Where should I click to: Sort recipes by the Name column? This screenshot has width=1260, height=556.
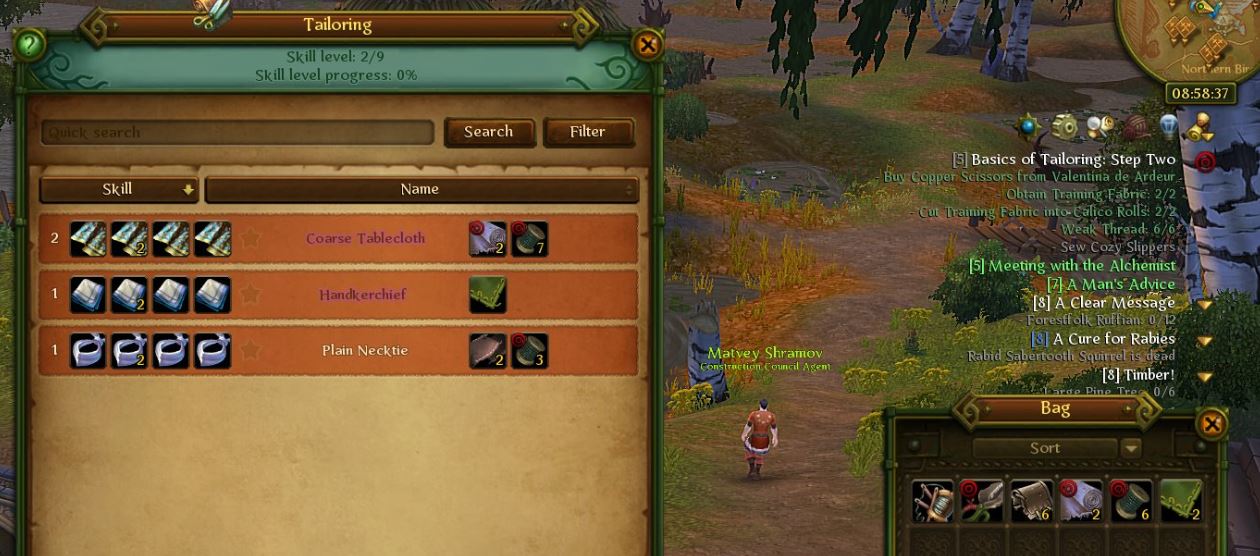tap(420, 189)
